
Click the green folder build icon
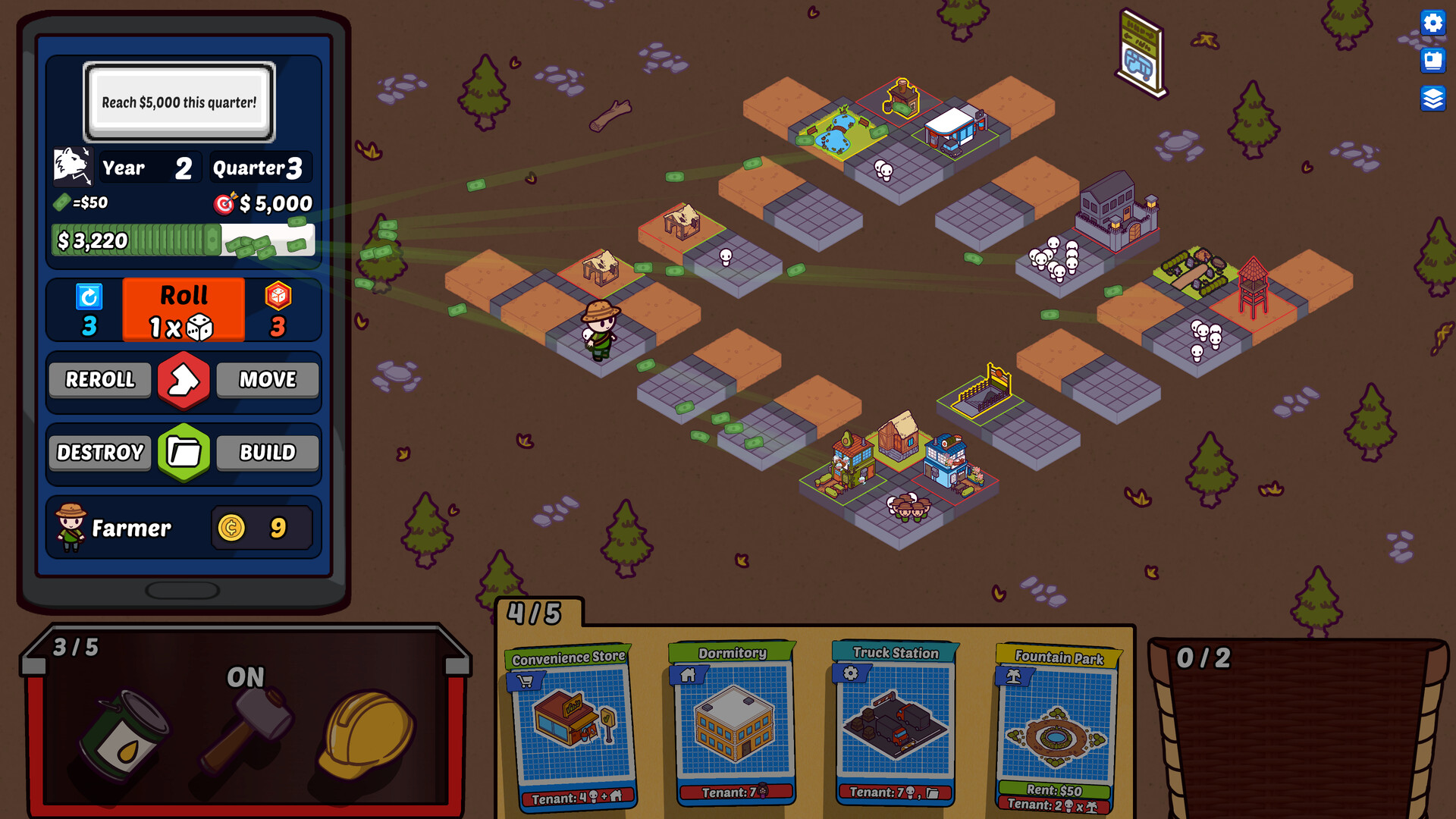click(x=184, y=453)
